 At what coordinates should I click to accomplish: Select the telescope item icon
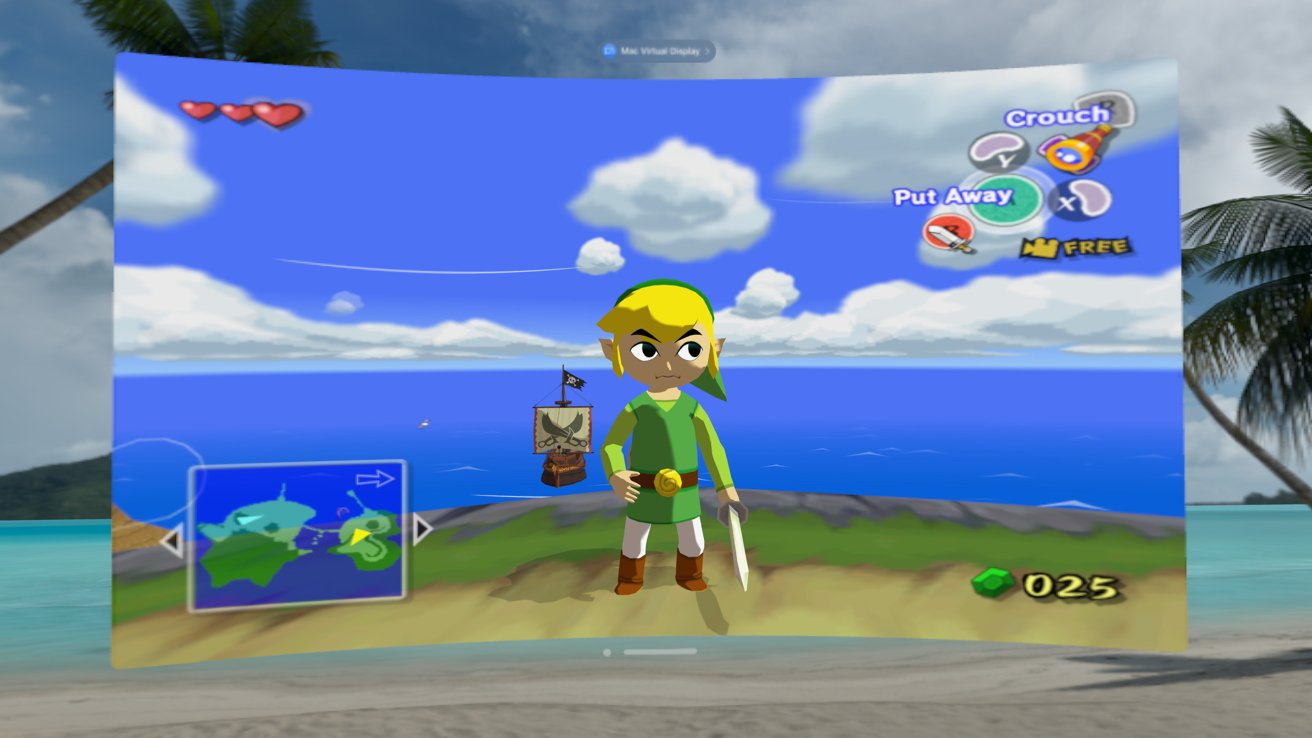(1074, 149)
